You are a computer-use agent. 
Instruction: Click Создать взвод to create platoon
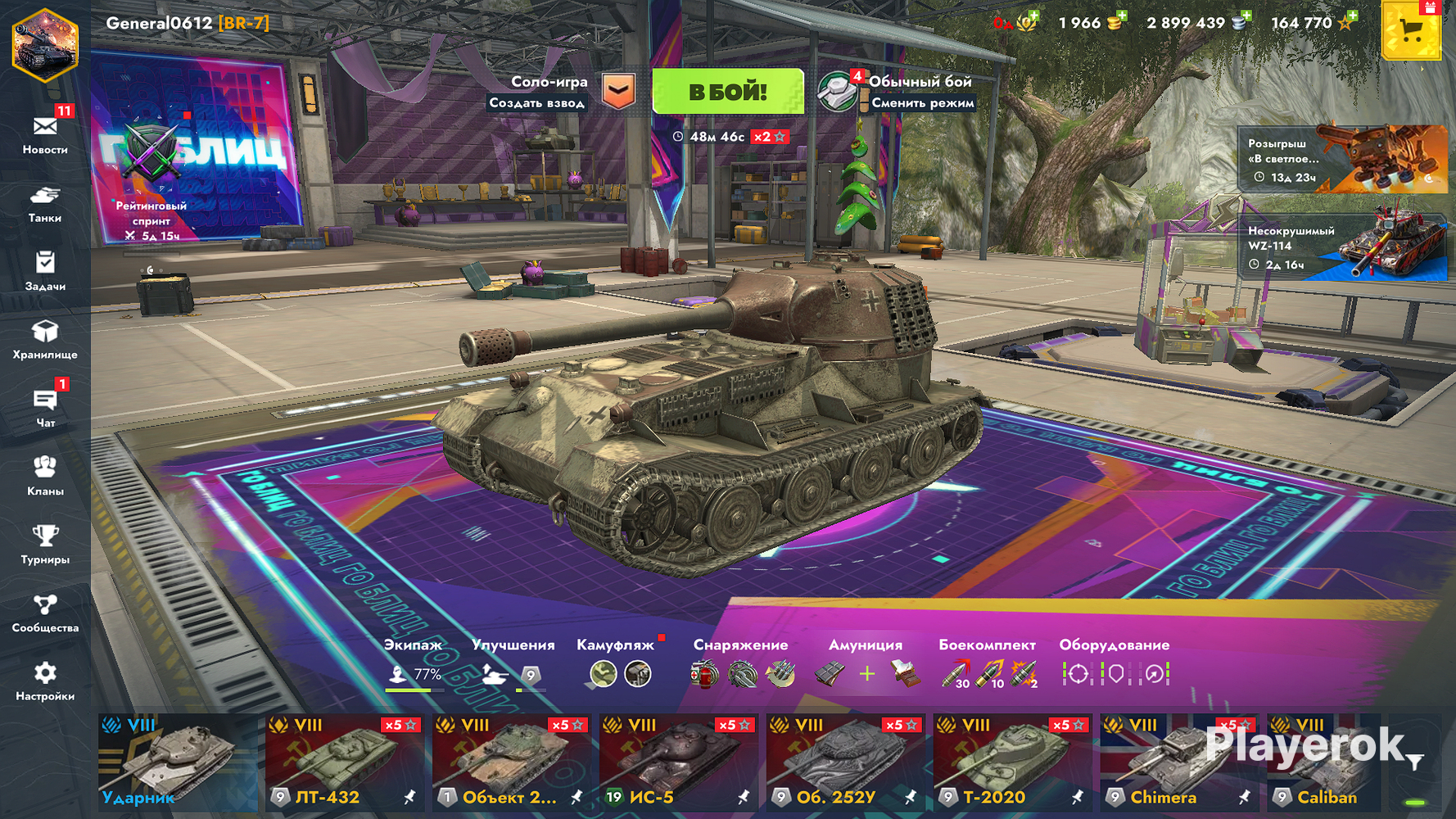coord(537,103)
